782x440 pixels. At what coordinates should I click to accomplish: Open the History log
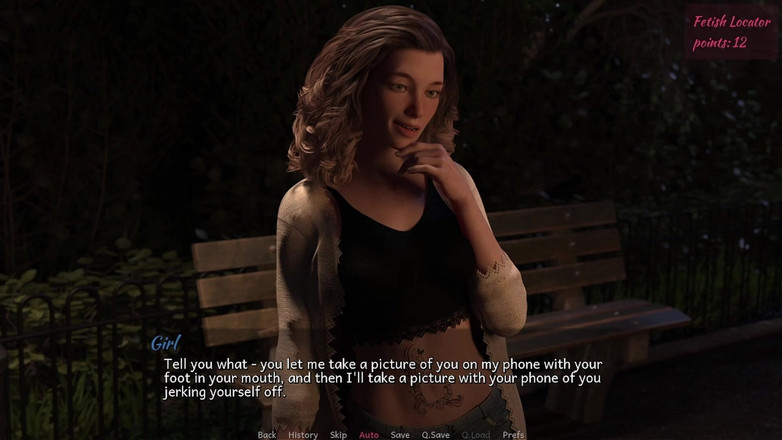pyautogui.click(x=303, y=435)
